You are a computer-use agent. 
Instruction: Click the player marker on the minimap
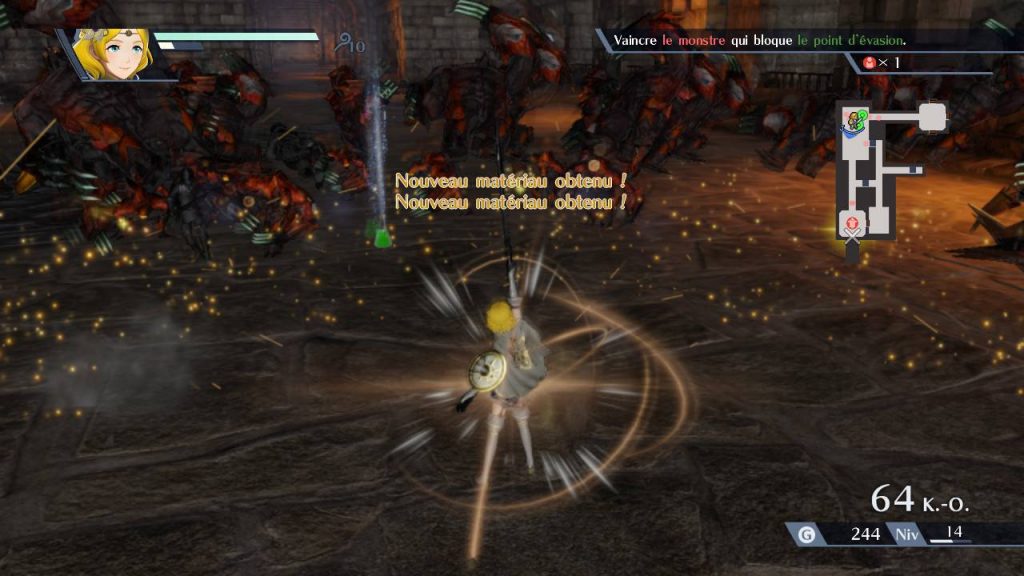point(854,123)
